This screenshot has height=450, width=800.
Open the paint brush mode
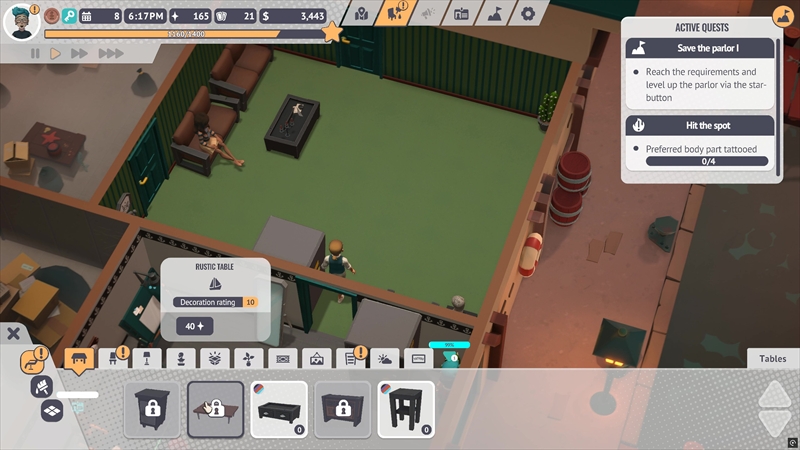[43, 385]
